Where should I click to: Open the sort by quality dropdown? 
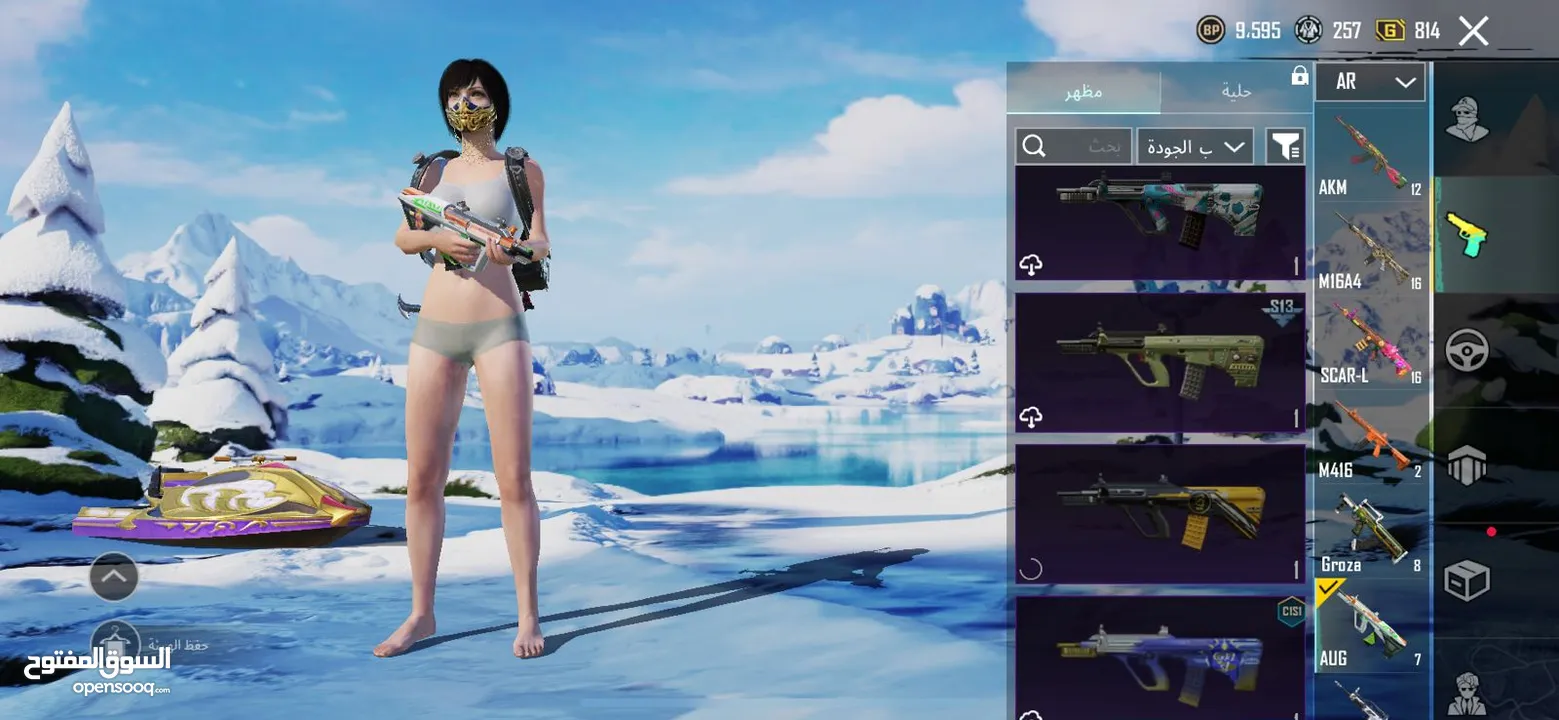1195,147
